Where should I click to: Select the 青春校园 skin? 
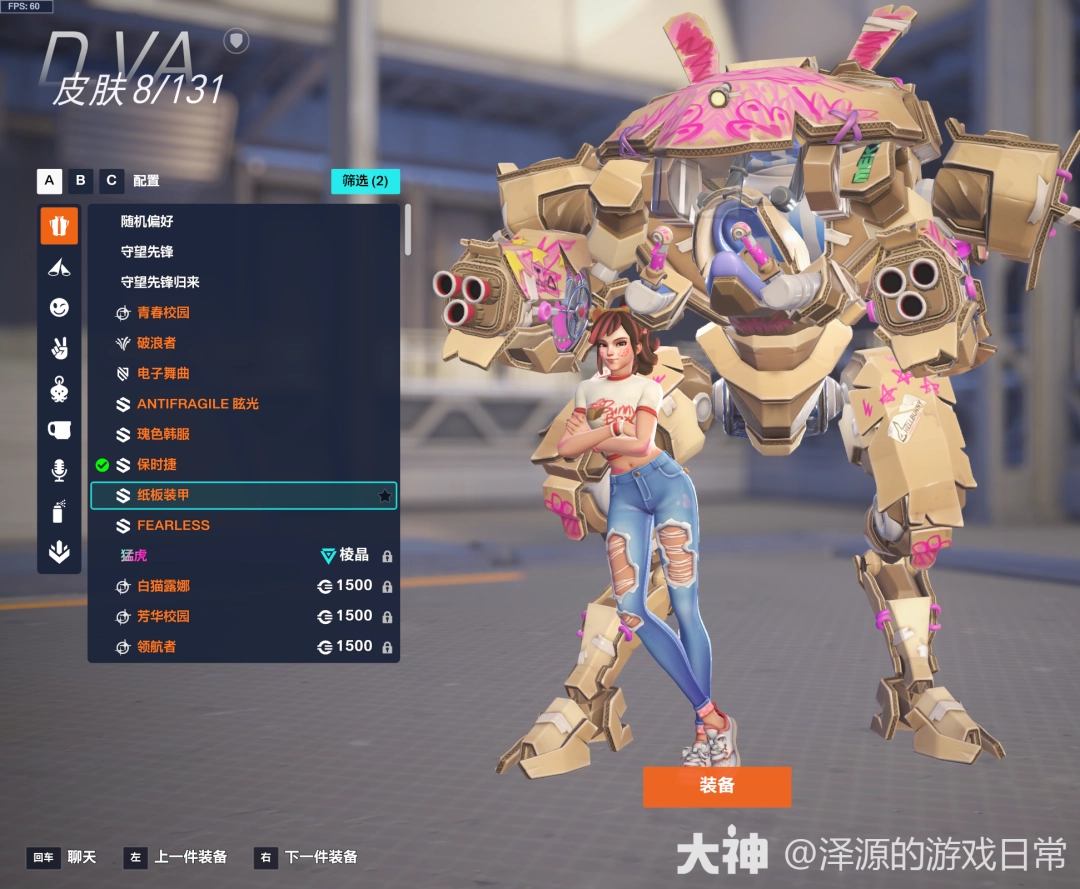tap(163, 312)
